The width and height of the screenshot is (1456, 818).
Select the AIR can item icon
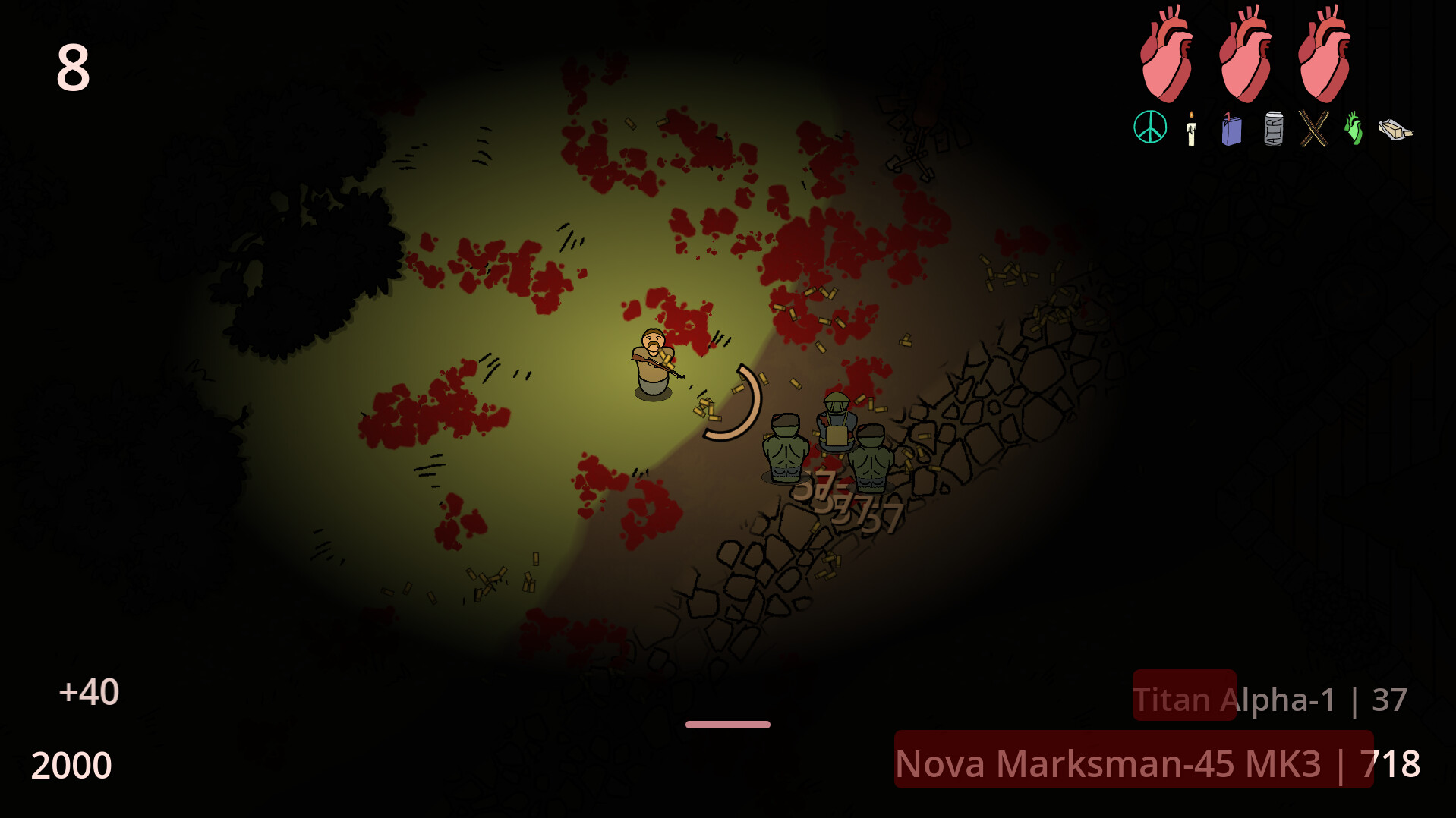pyautogui.click(x=1272, y=131)
